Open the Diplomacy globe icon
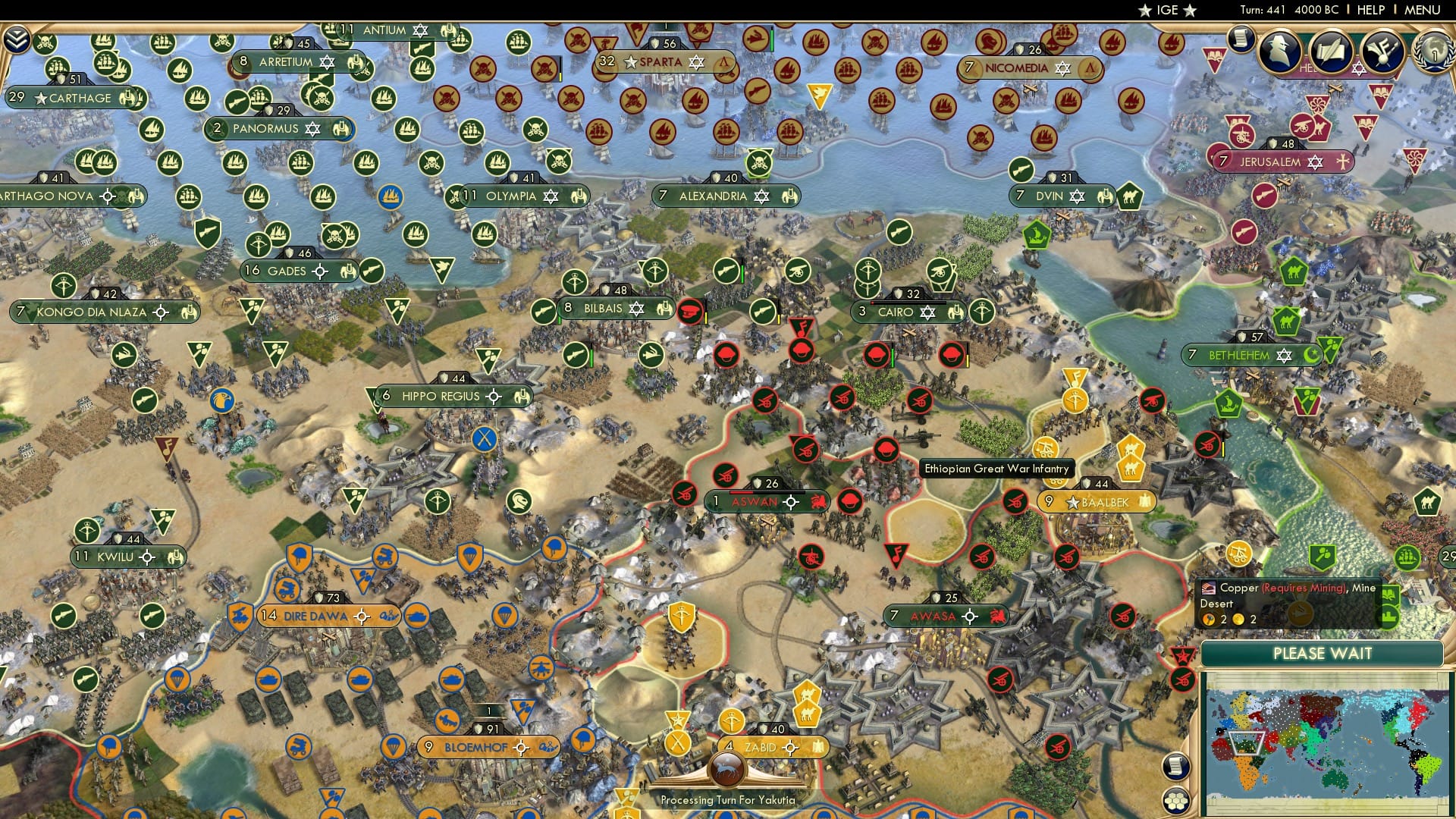The height and width of the screenshot is (819, 1456). click(x=1435, y=53)
